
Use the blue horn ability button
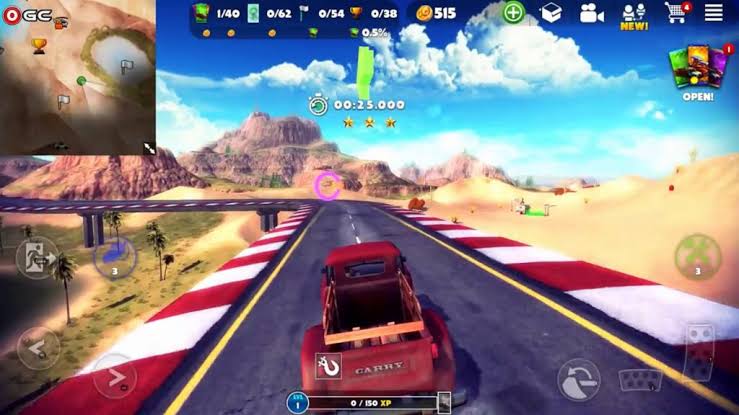[x=114, y=257]
